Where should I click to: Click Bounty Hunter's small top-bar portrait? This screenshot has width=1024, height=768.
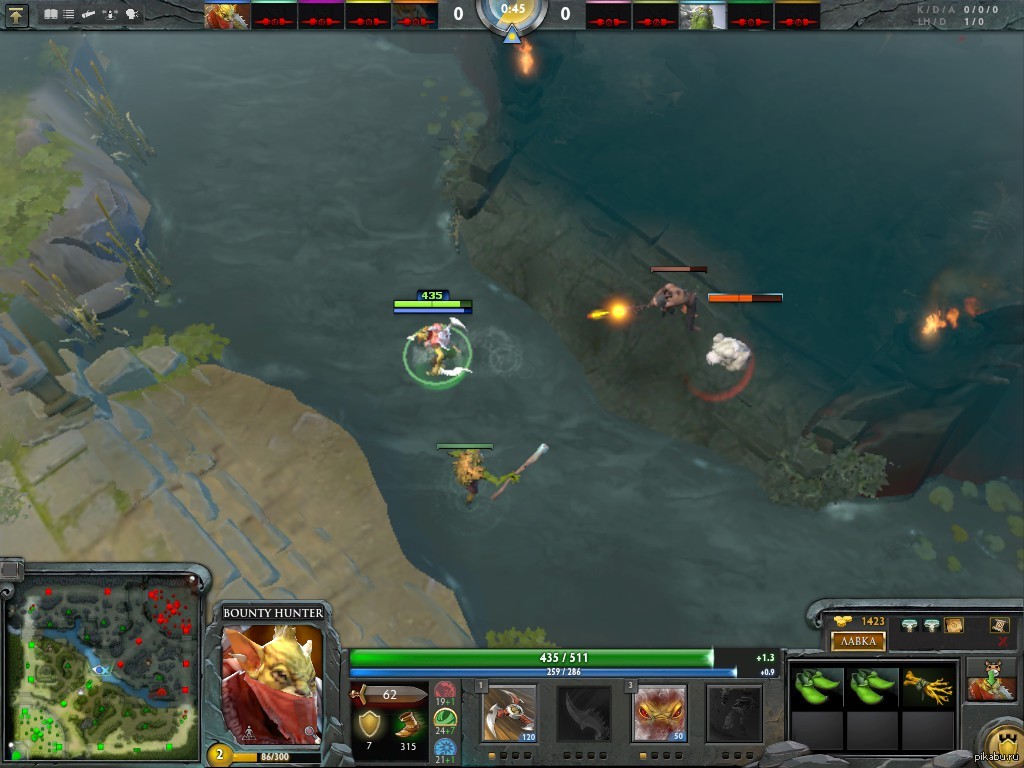coord(226,16)
